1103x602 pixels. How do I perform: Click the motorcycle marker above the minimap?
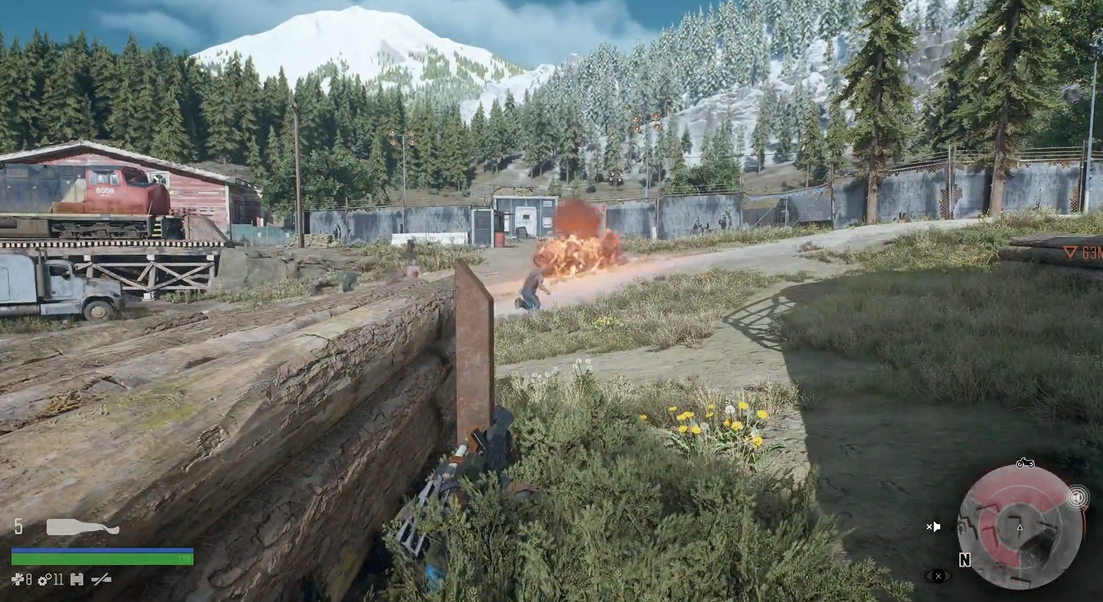(x=1024, y=463)
